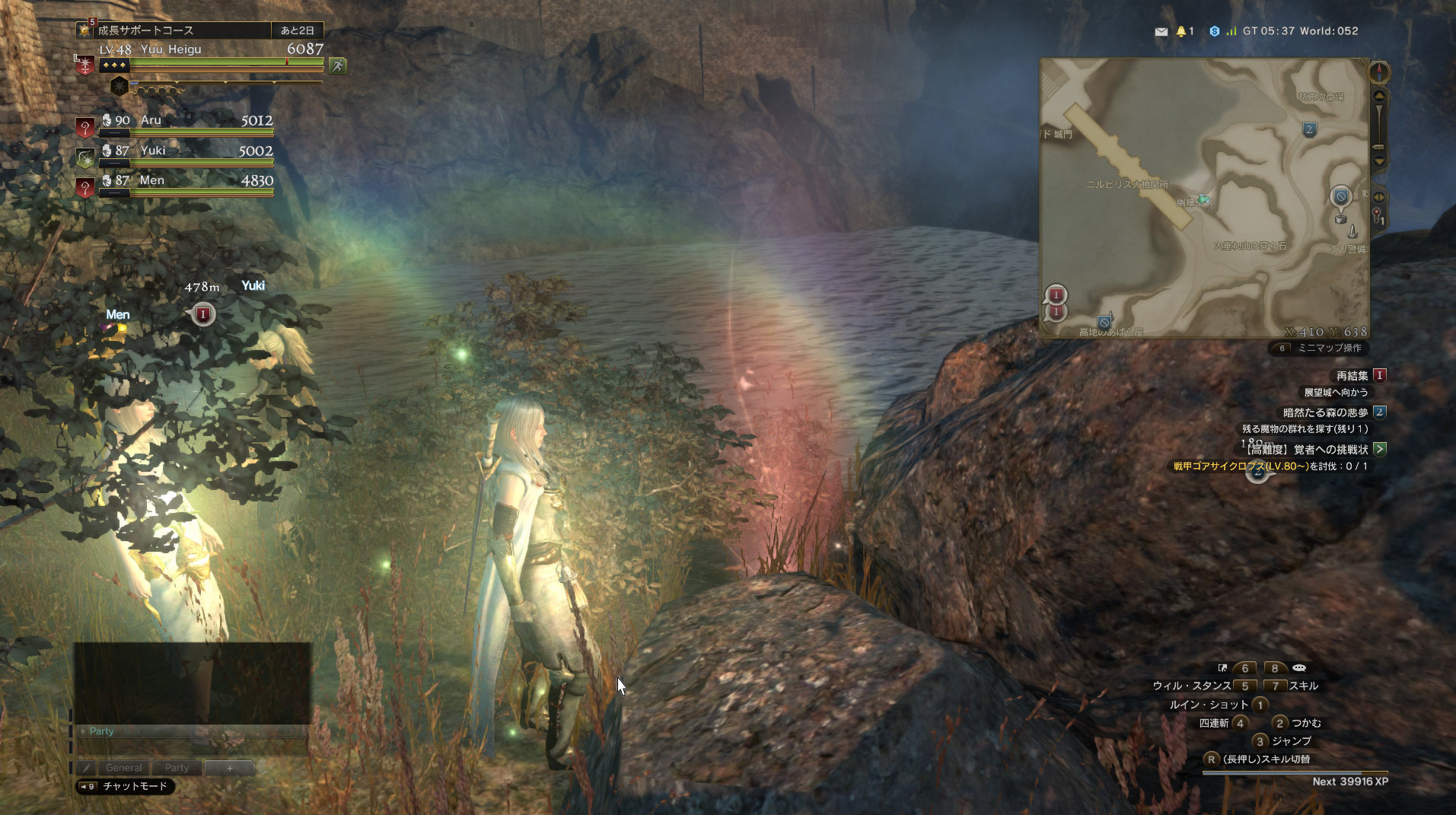Add a new chat tab with plus
The image size is (1456, 815).
(x=229, y=768)
